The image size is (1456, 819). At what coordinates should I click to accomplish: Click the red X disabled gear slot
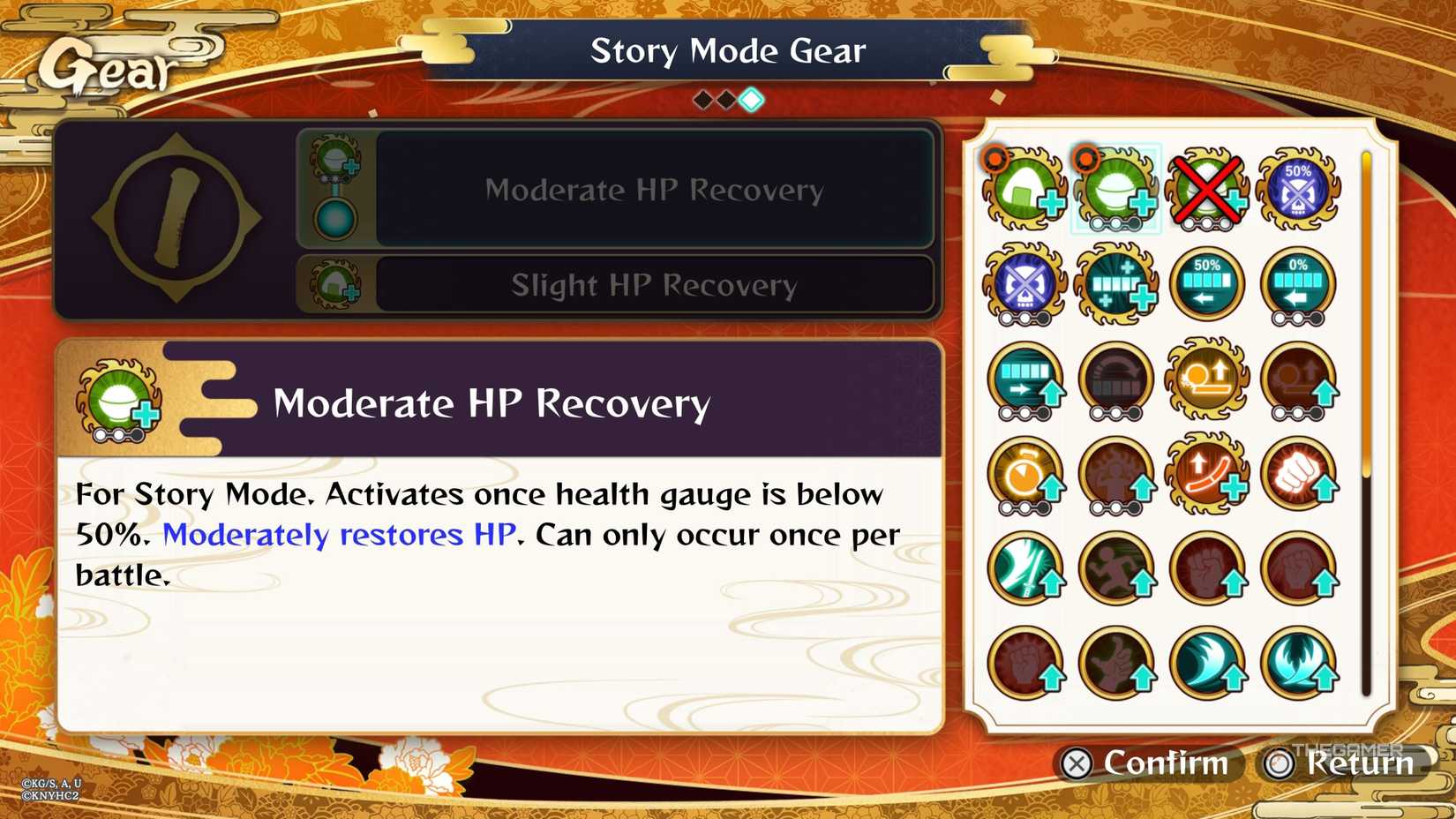tap(1207, 190)
